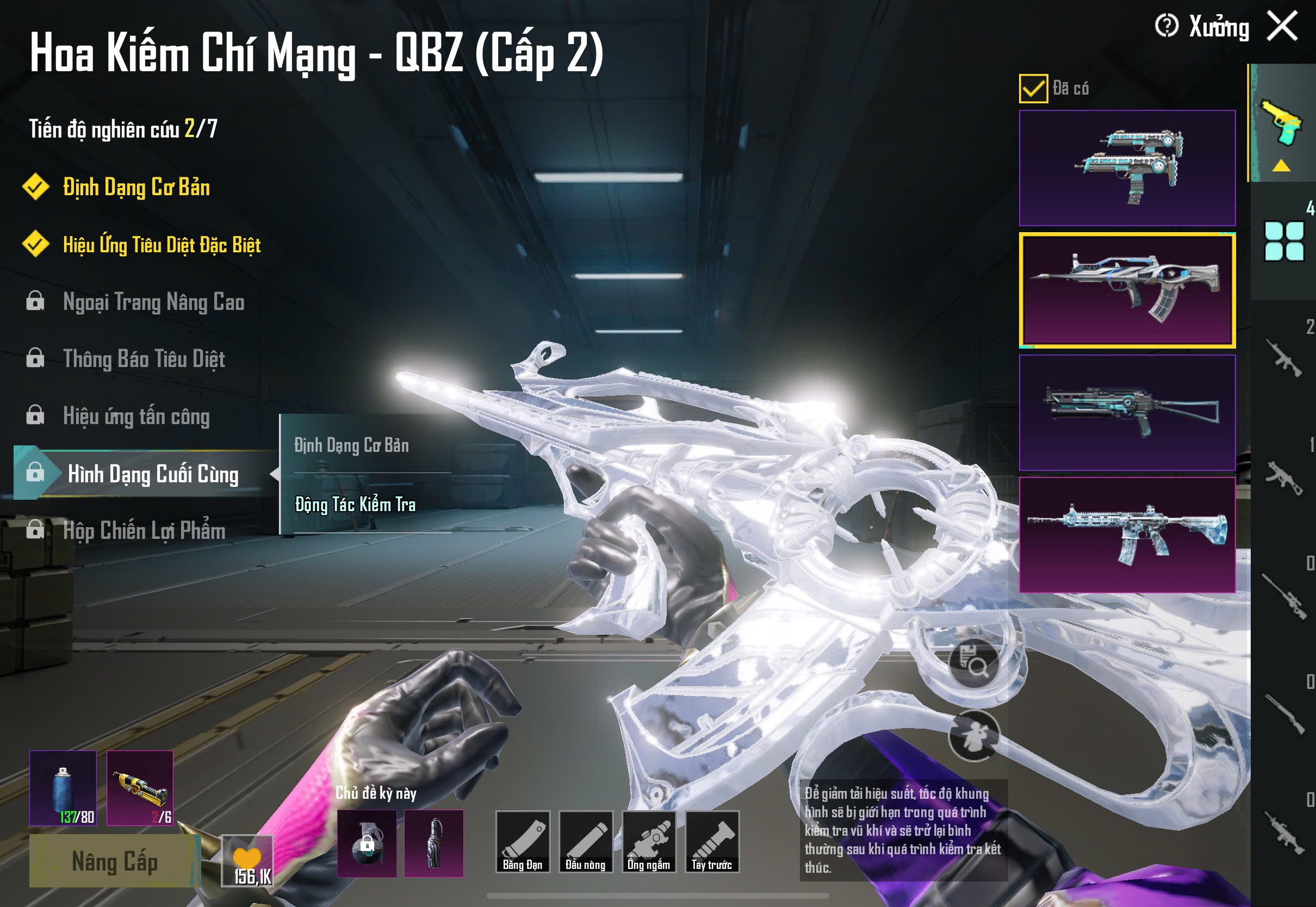Open the Xưởng help question mark

tap(1166, 26)
